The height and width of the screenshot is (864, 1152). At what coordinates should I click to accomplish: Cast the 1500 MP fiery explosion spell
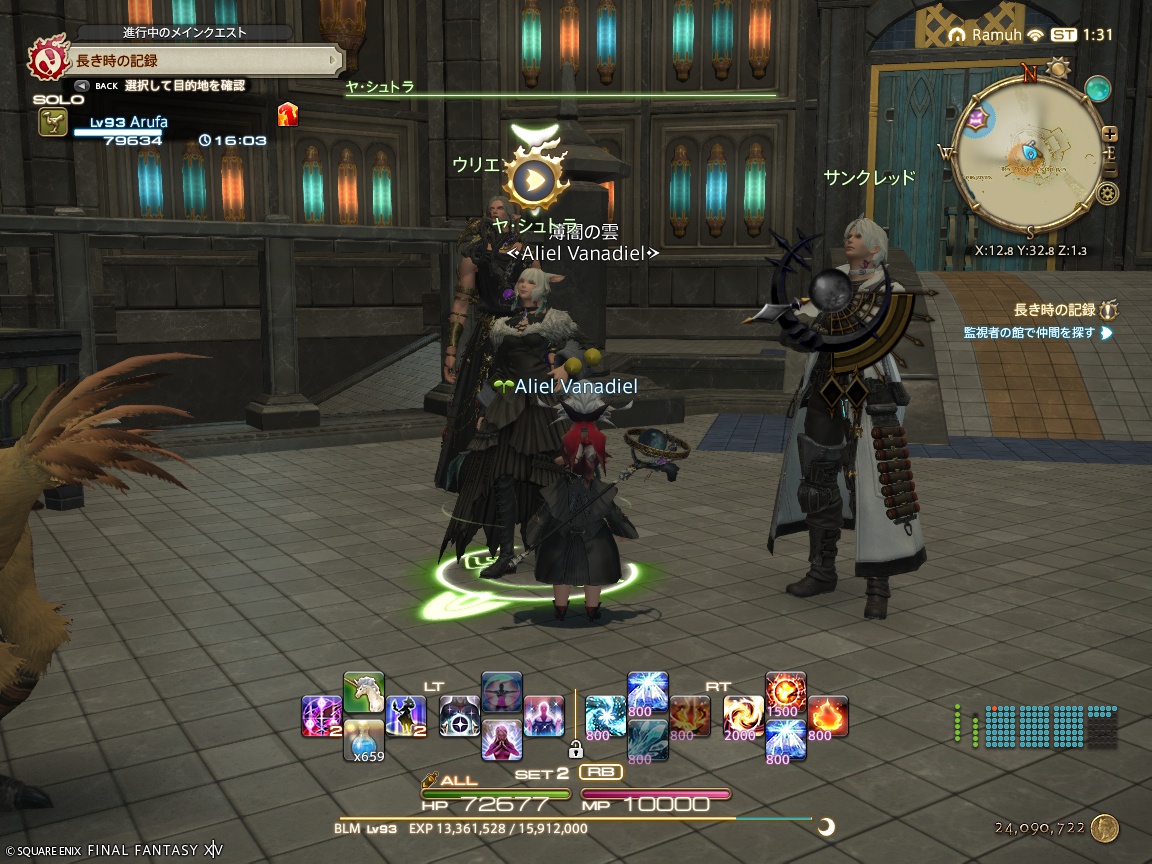pos(785,692)
